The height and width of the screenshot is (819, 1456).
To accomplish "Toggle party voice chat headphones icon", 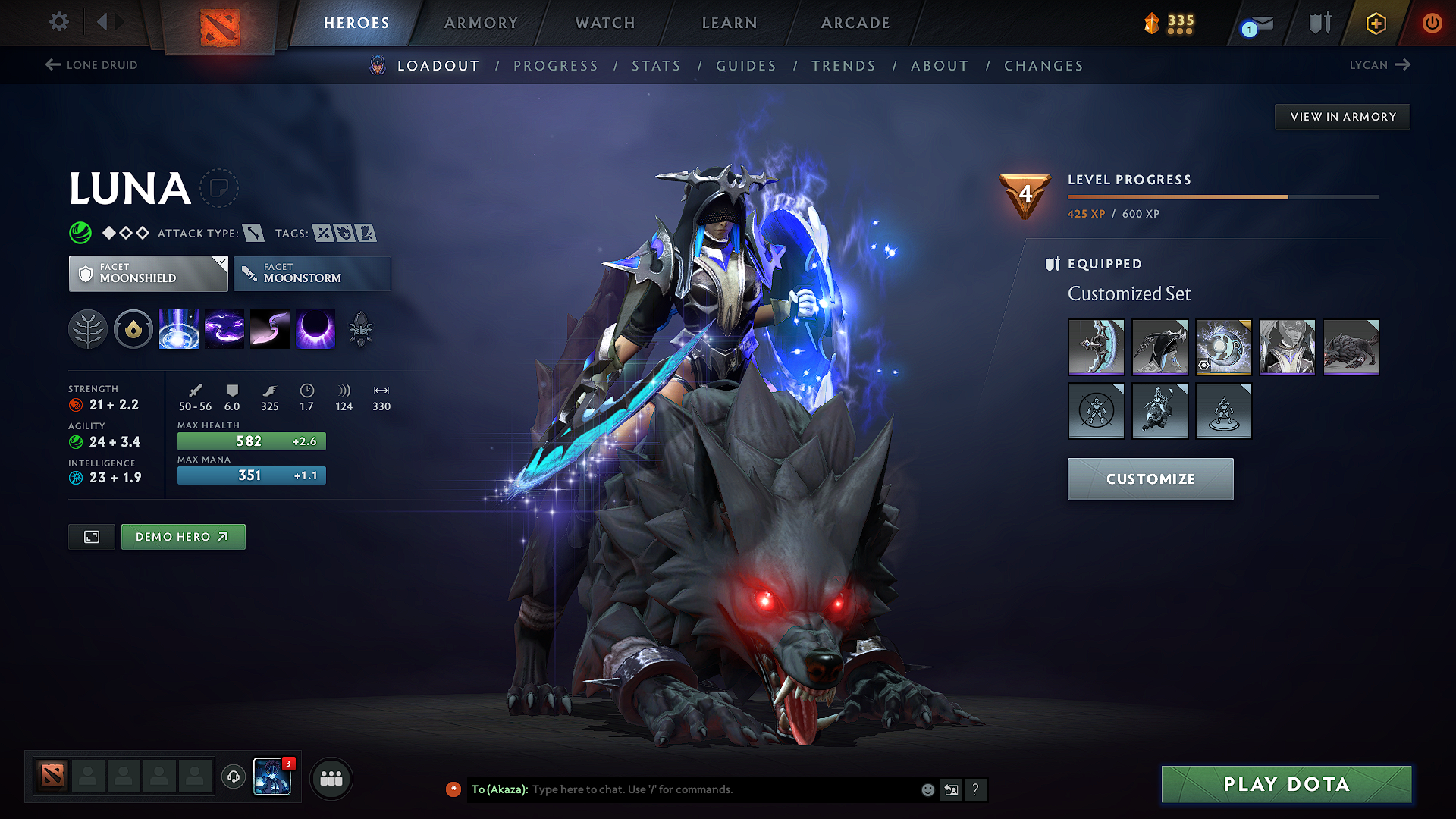I will (233, 777).
